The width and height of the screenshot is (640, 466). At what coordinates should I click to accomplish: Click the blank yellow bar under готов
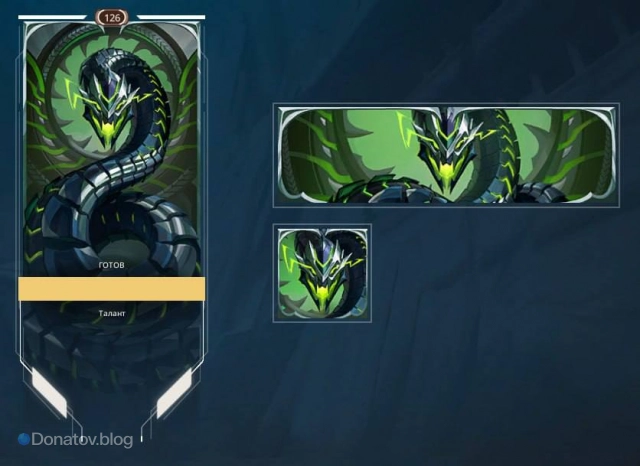(x=111, y=289)
